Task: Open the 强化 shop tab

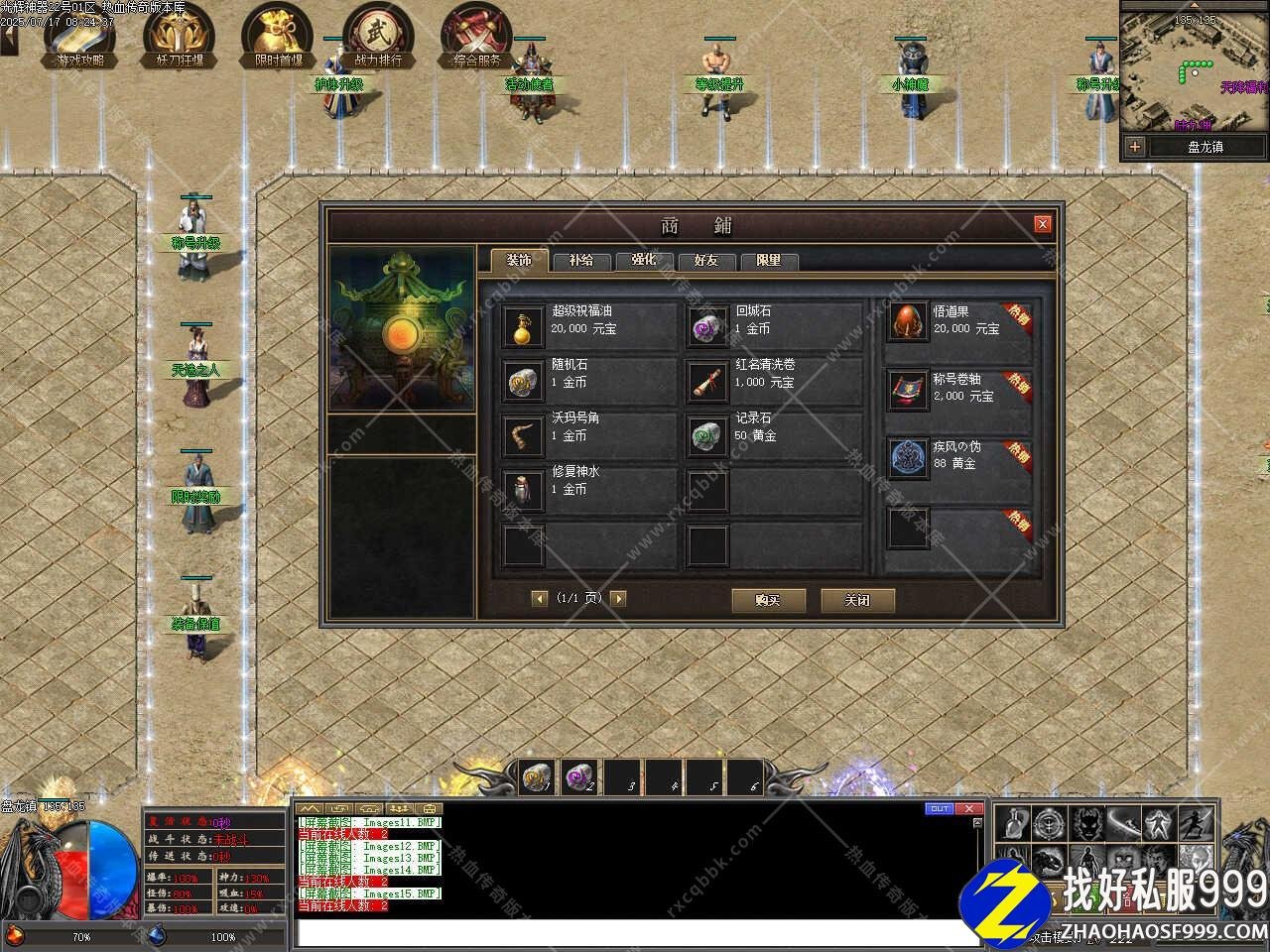Action: pyautogui.click(x=644, y=260)
